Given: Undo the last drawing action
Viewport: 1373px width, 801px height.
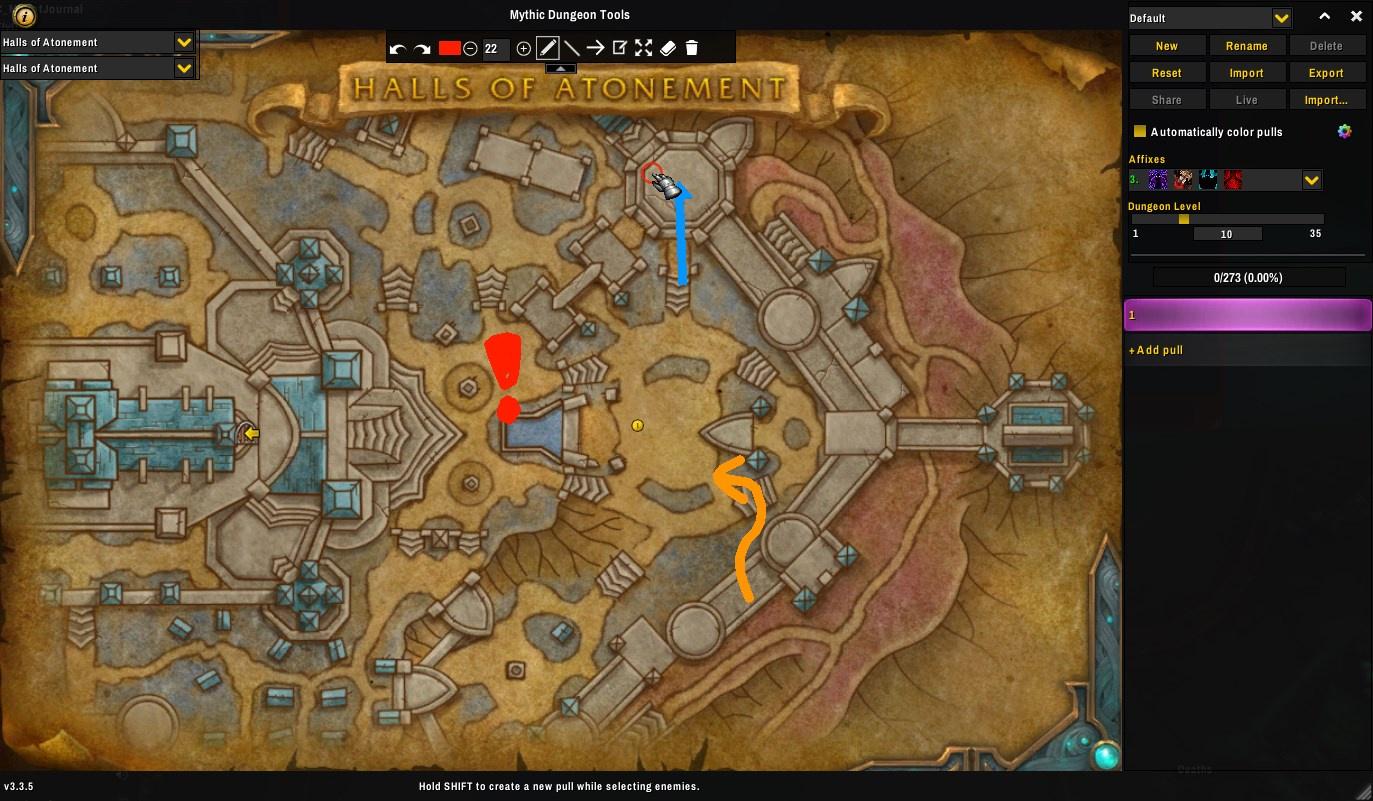Looking at the screenshot, I should (397, 48).
